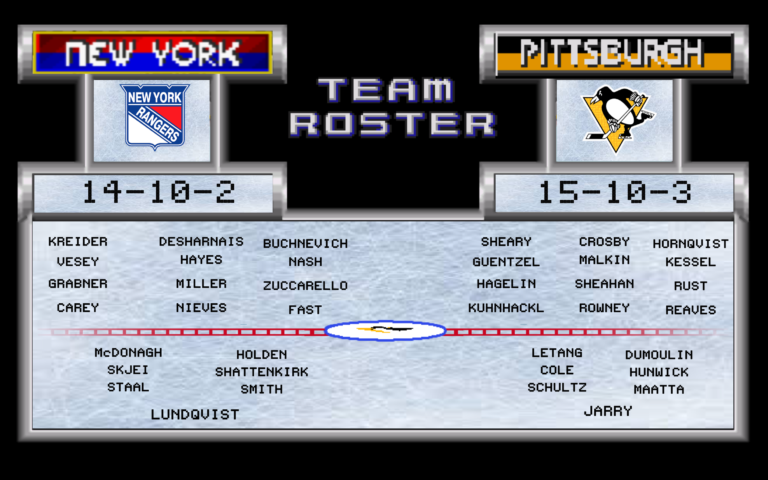Choose Kessel from the Pittsburgh forwards
This screenshot has width=768, height=480.
pos(690,262)
